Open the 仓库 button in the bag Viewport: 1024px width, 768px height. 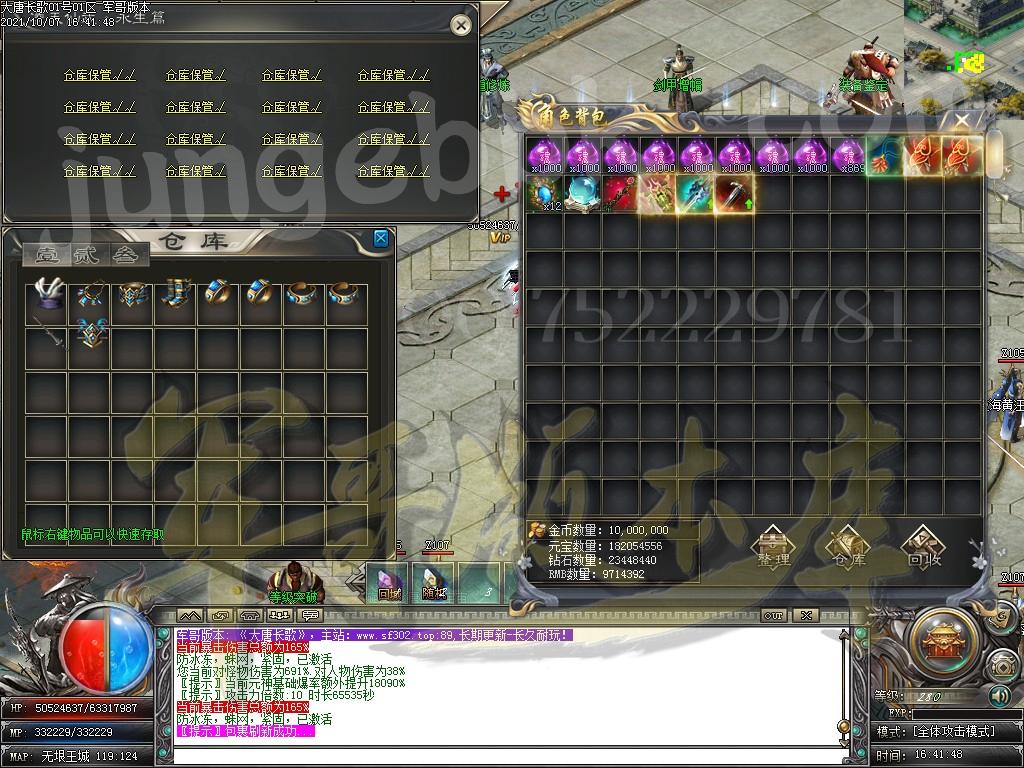point(847,547)
